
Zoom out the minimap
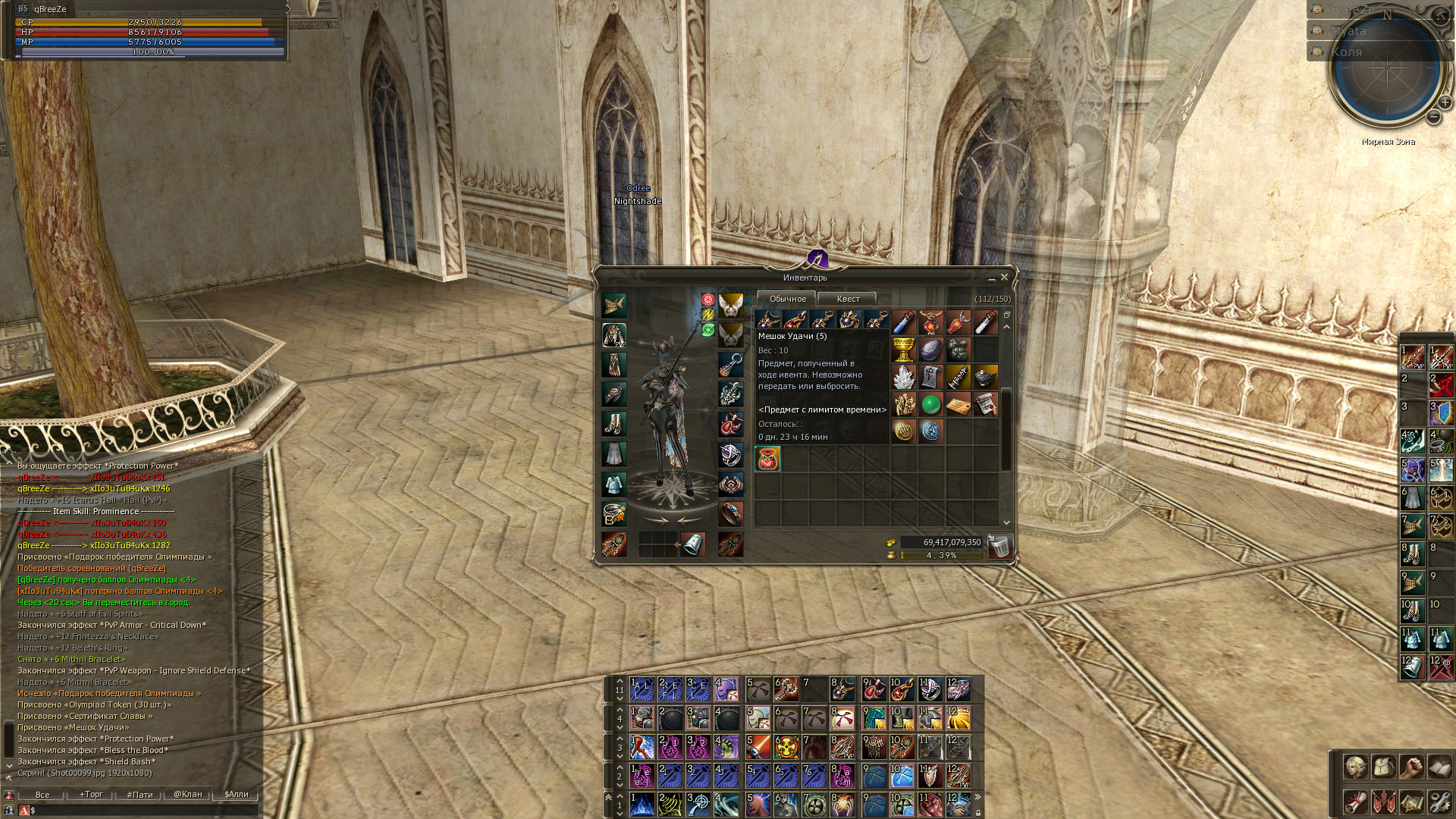(x=1433, y=118)
